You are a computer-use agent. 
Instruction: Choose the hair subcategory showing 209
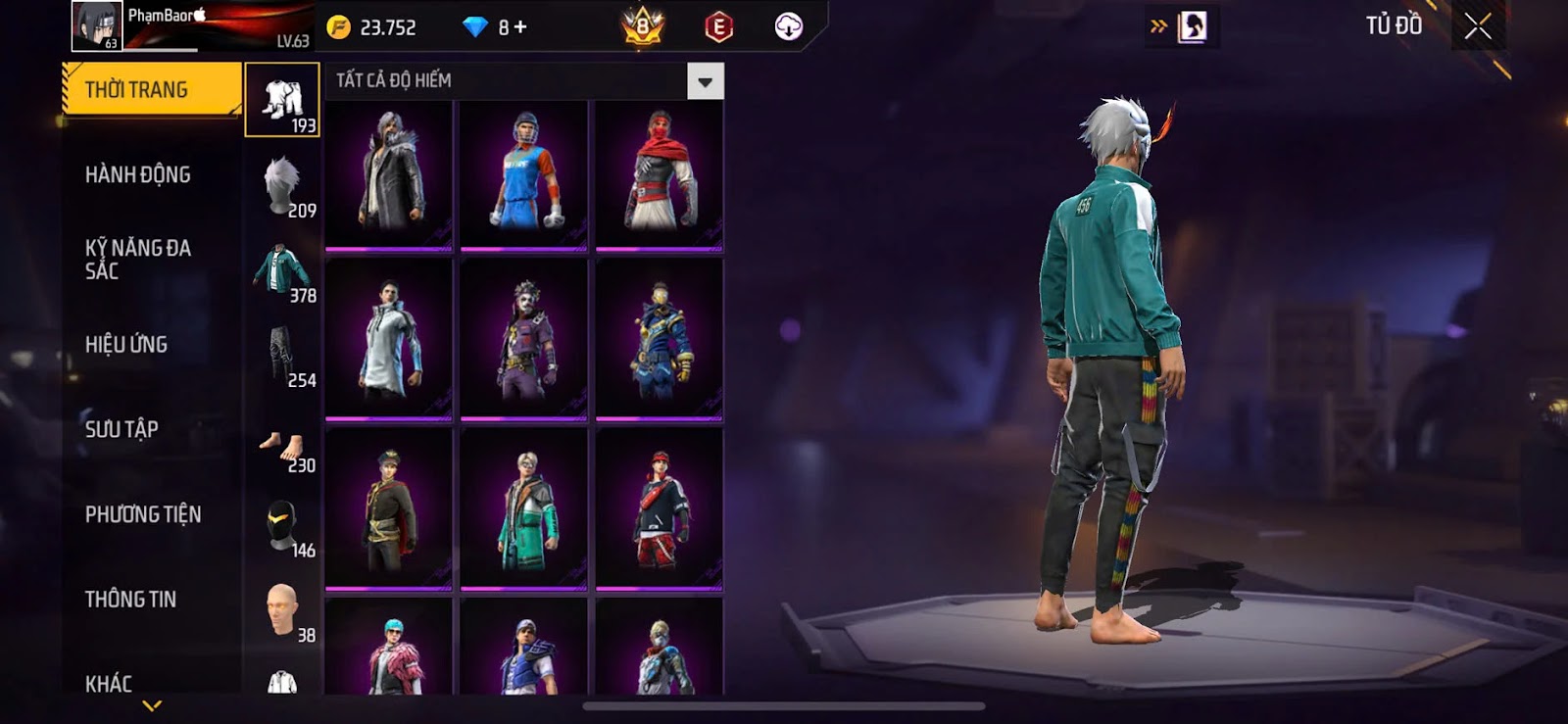click(x=282, y=185)
